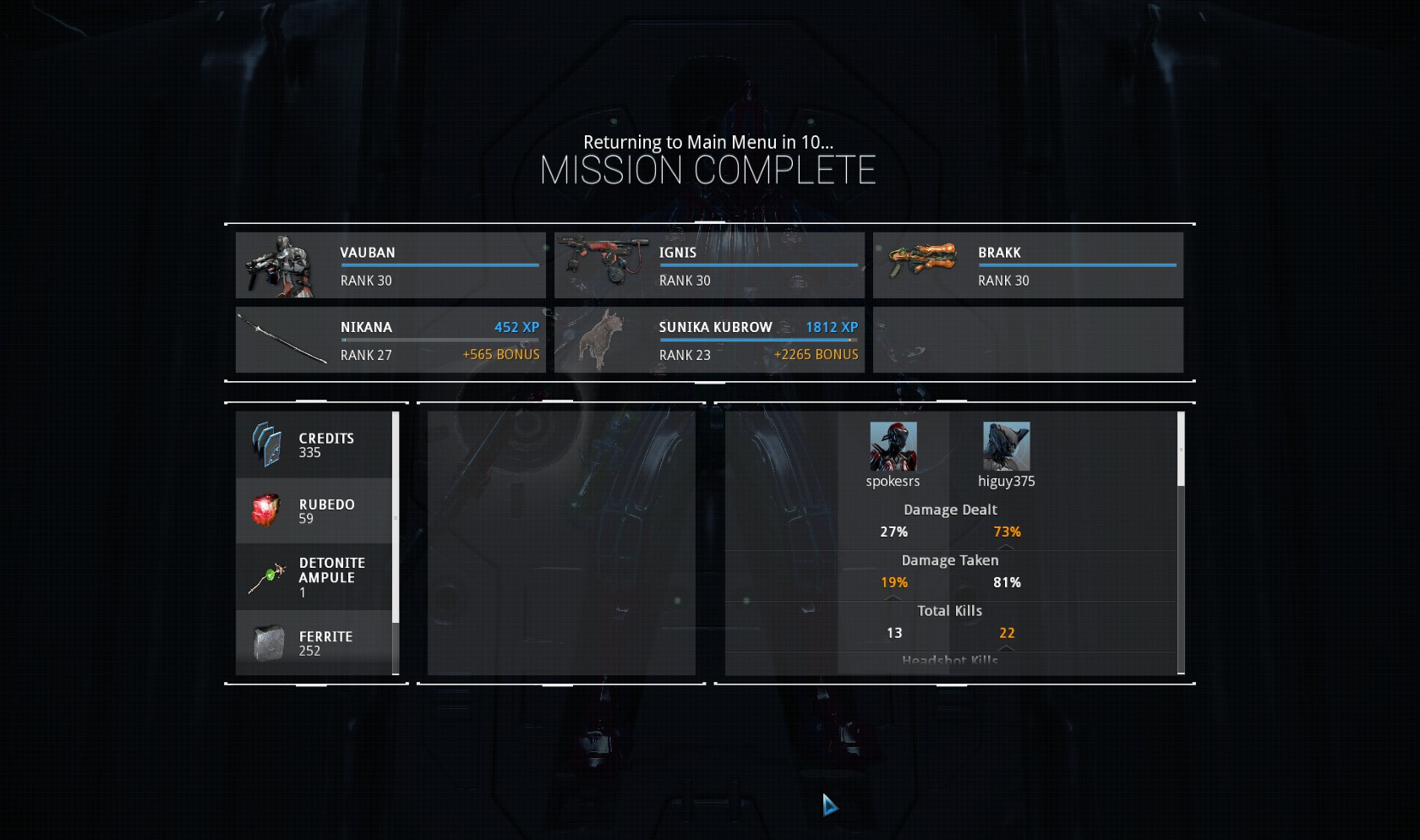The width and height of the screenshot is (1420, 840).
Task: Select the Rubedo reward row
Action: [x=314, y=510]
